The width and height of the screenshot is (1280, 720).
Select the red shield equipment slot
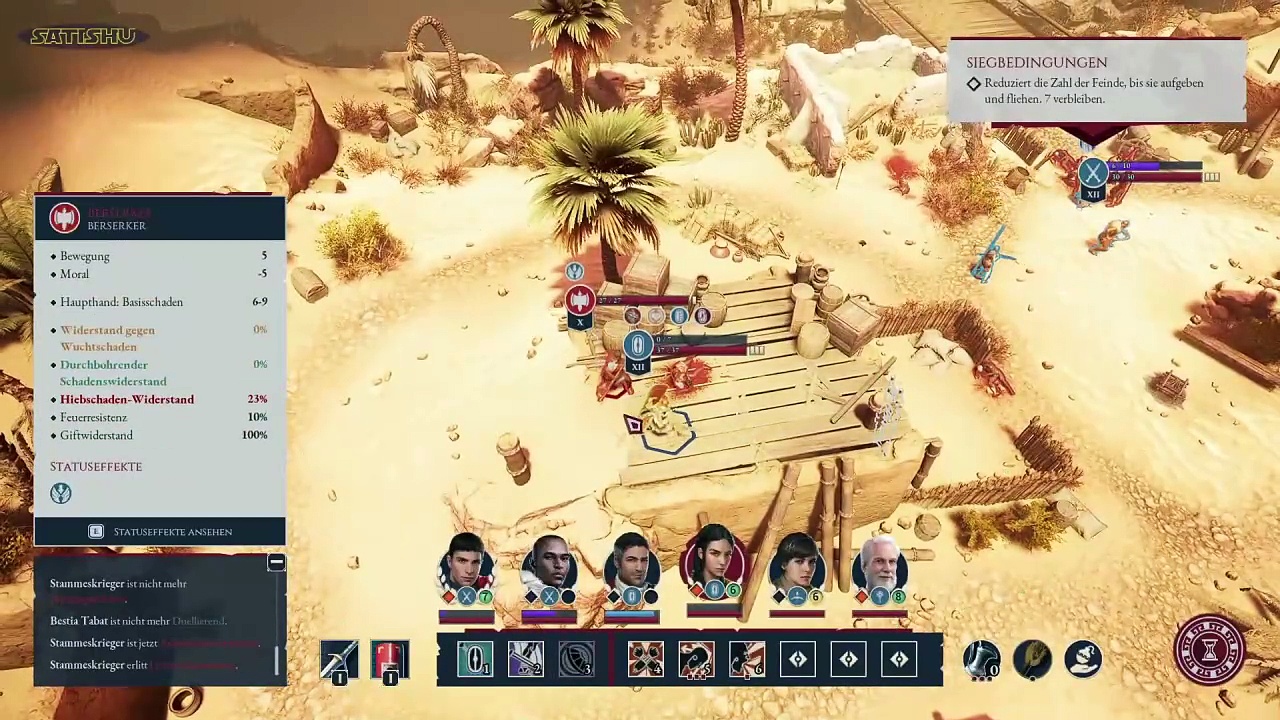[x=390, y=659]
